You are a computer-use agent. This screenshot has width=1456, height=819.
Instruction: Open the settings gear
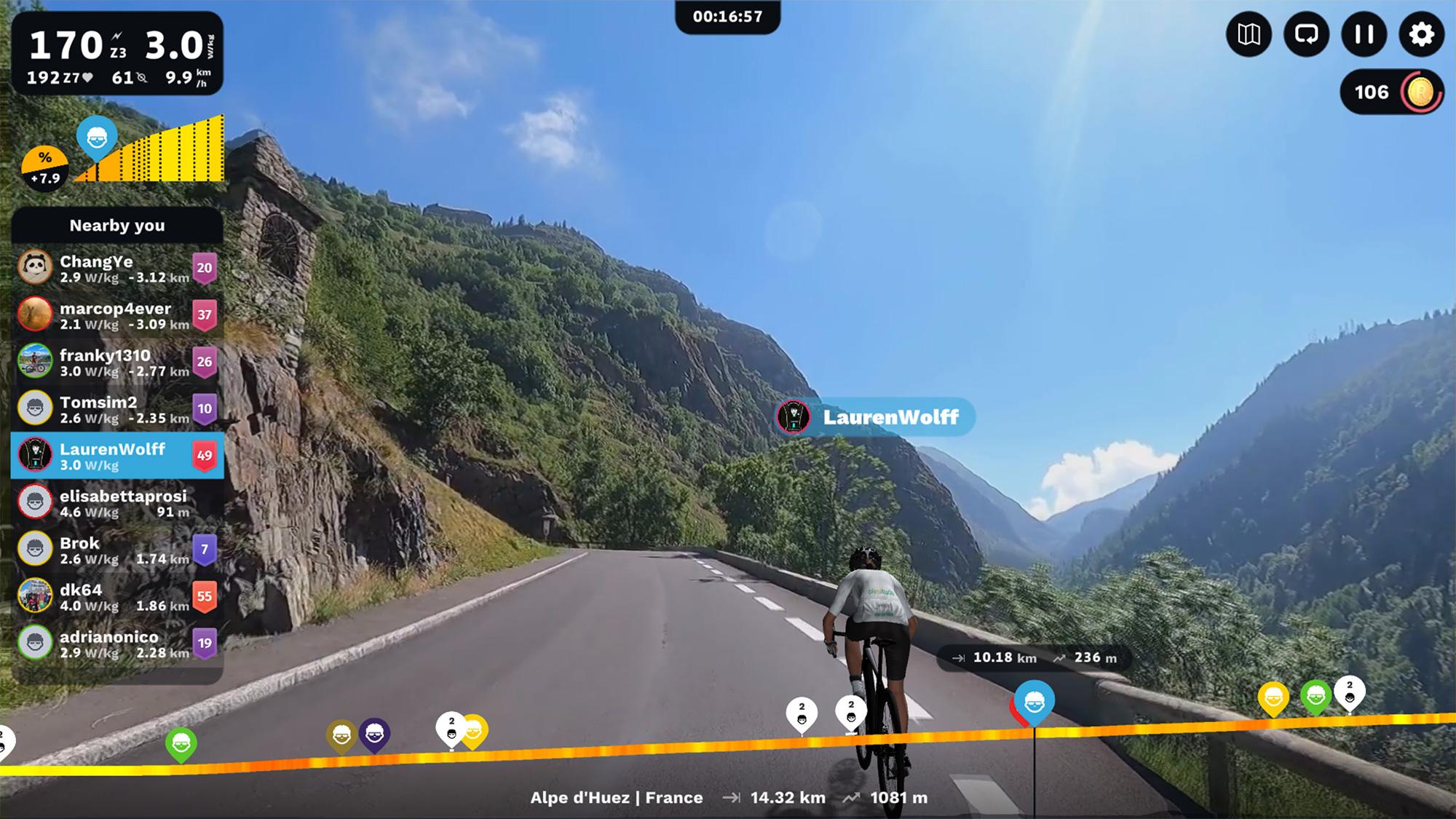[x=1421, y=34]
